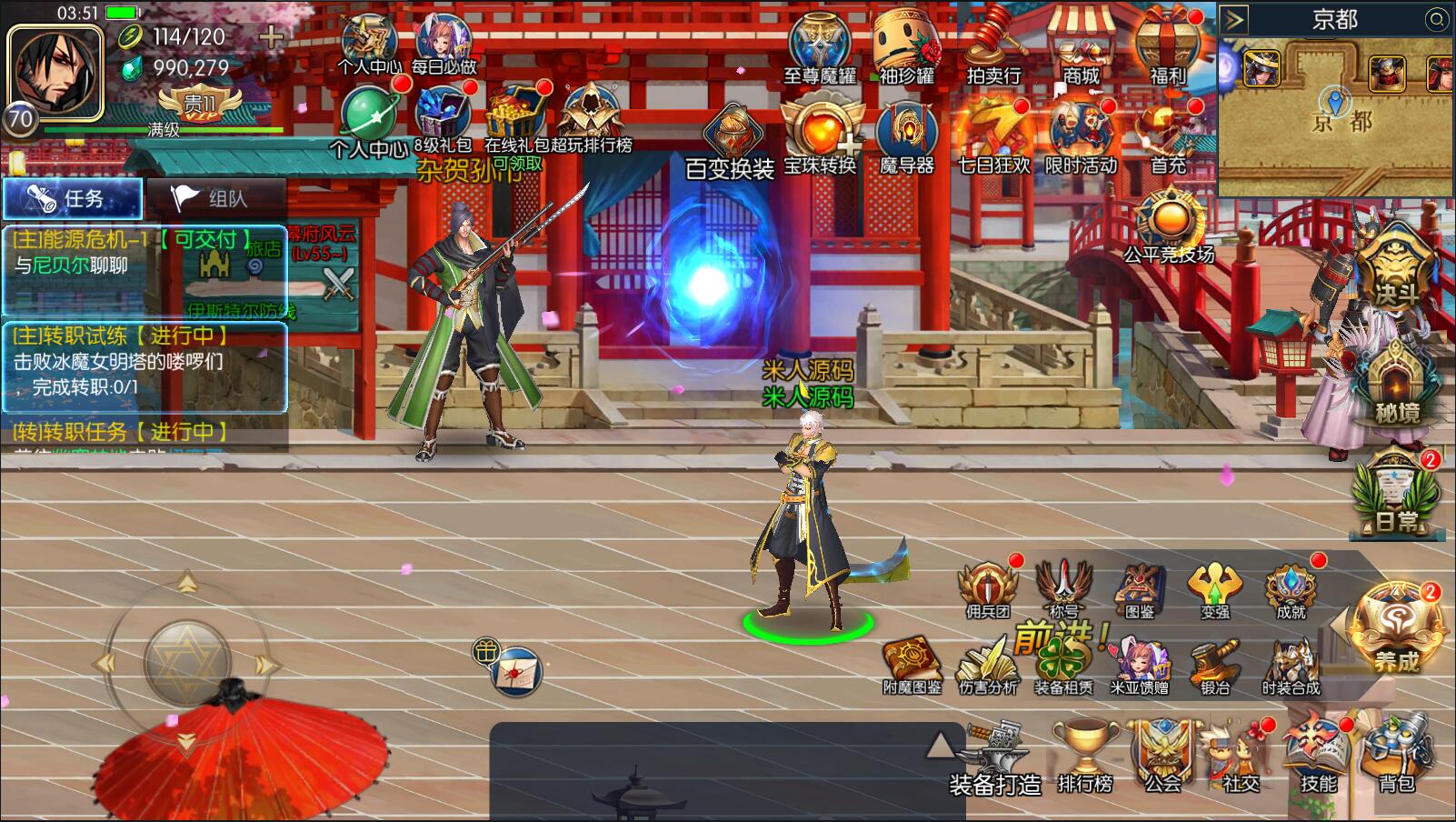Open the 背包 backpack
The height and width of the screenshot is (822, 1456).
click(x=1396, y=757)
